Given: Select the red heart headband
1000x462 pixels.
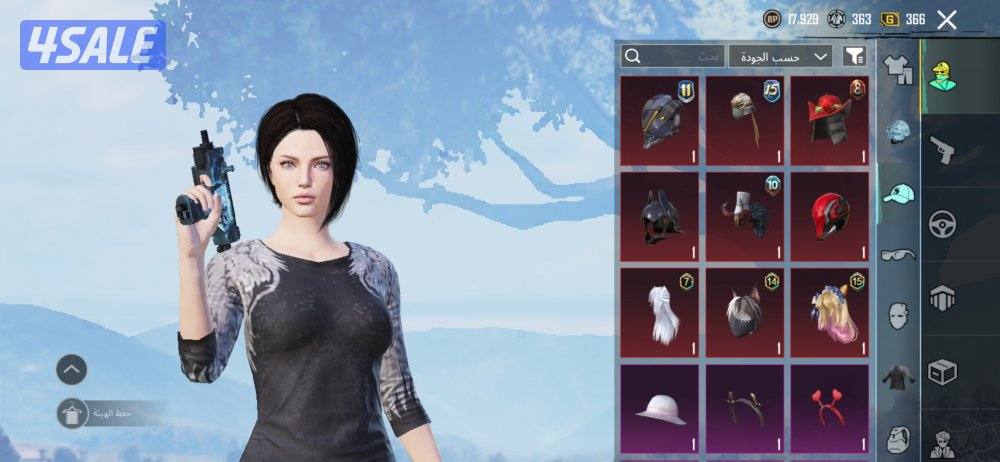Looking at the screenshot, I should coord(830,407).
